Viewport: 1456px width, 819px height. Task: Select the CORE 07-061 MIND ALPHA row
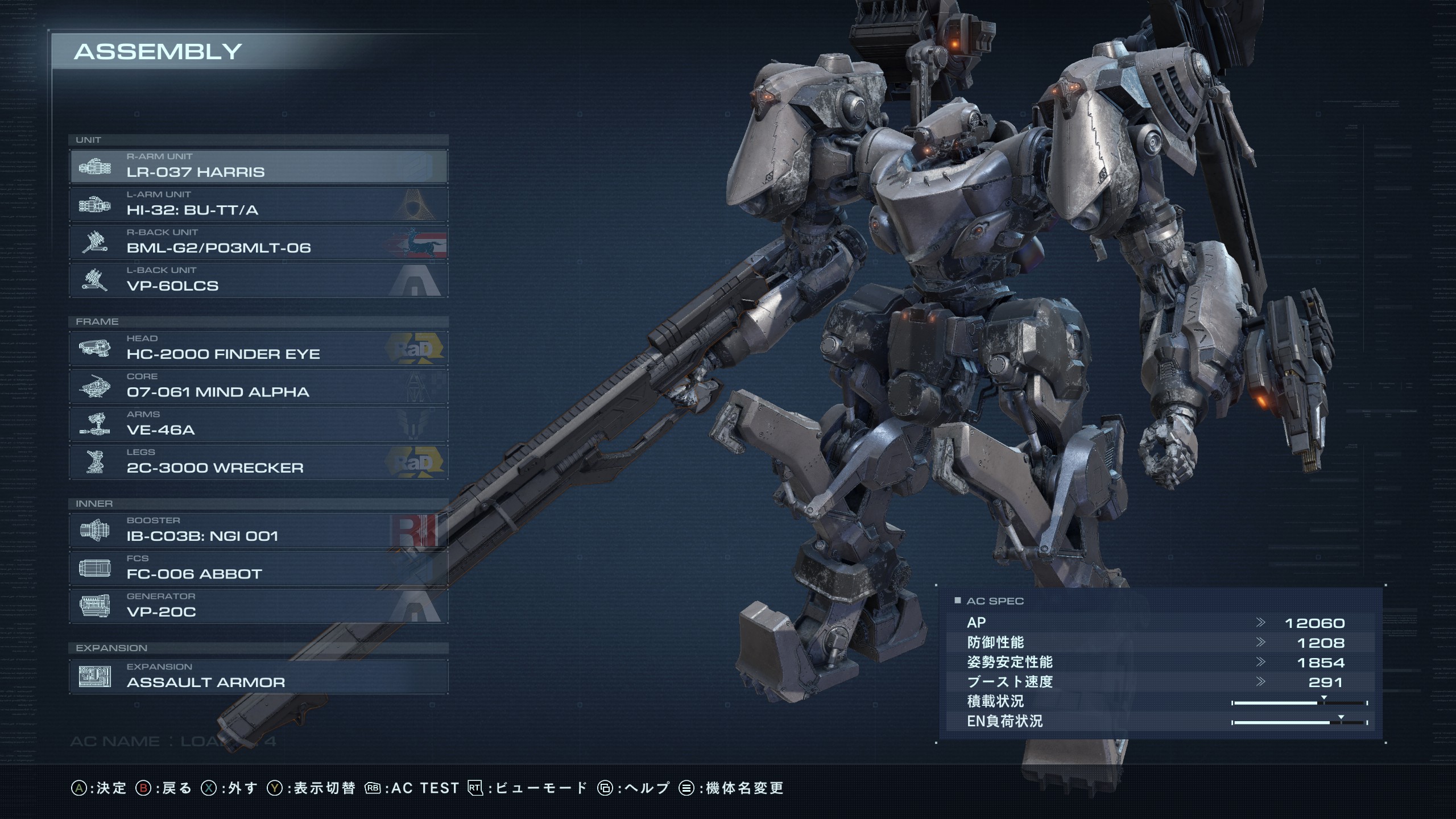[259, 386]
